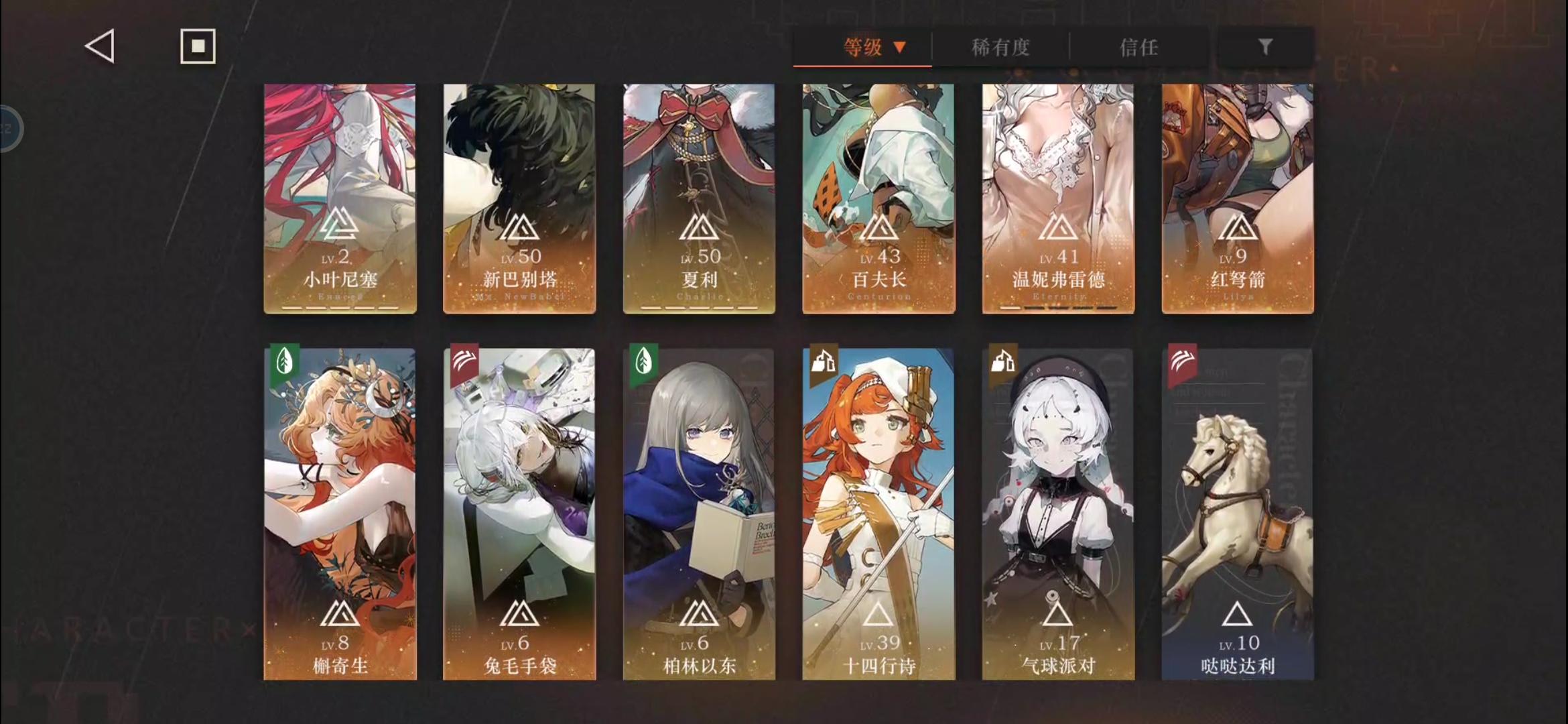Click the square stop icon near top left
The height and width of the screenshot is (724, 1568).
197,46
